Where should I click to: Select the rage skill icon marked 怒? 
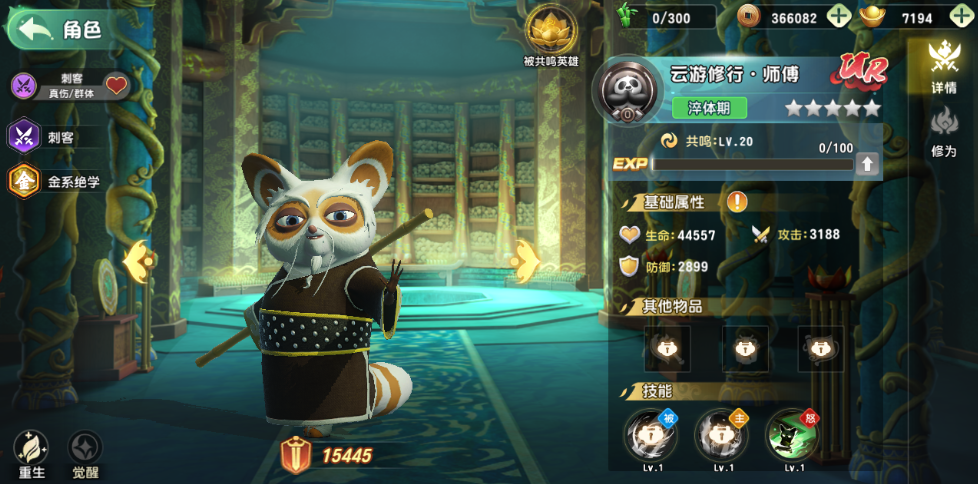point(791,434)
